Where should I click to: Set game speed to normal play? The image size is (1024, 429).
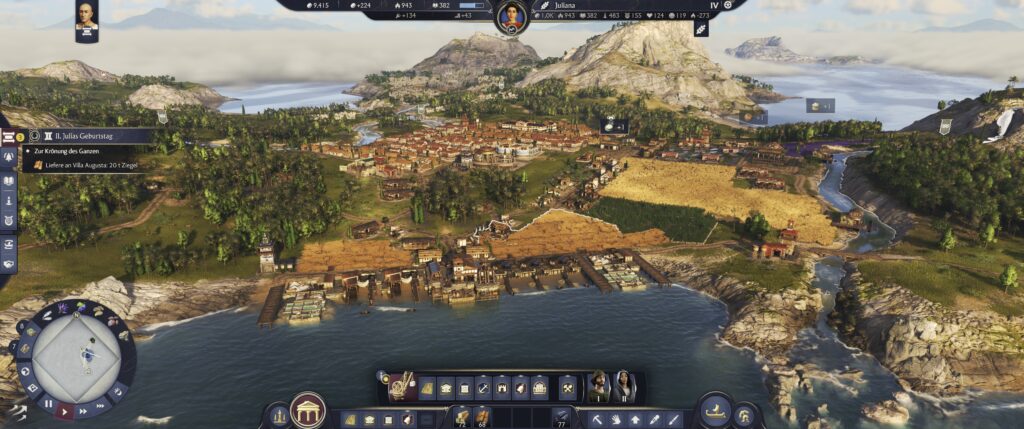tap(65, 410)
